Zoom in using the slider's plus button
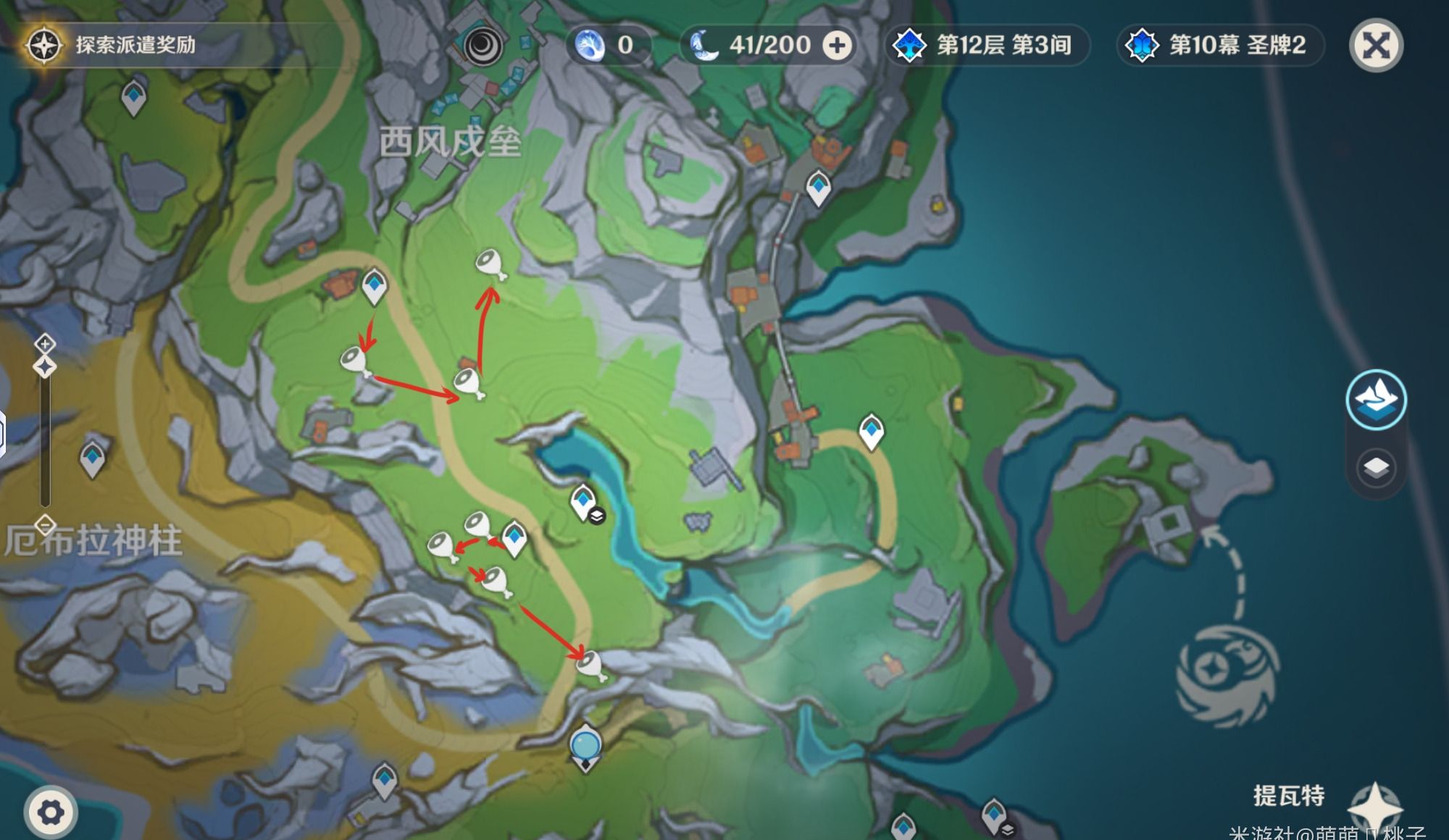 pos(45,343)
